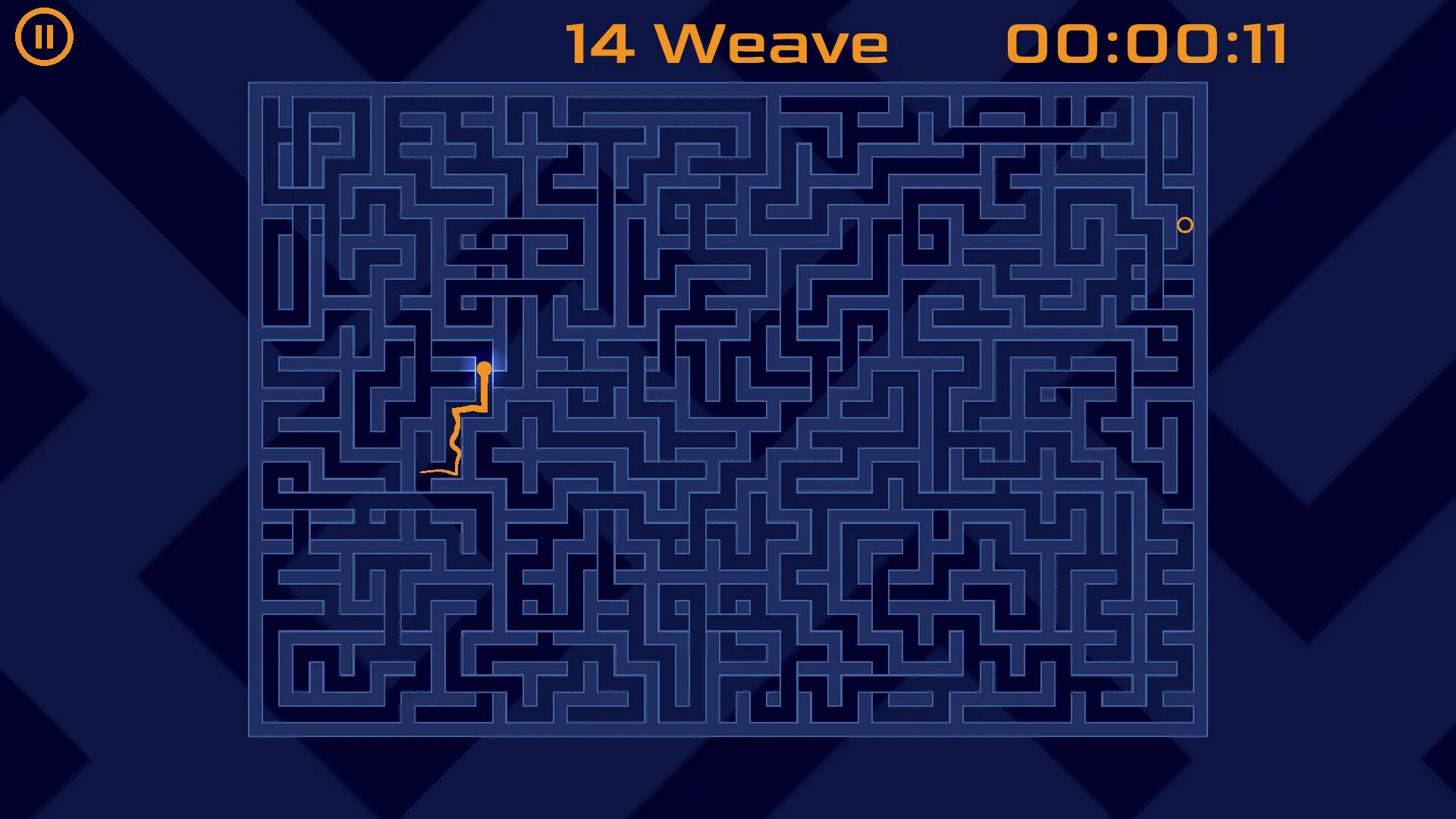Viewport: 1456px width, 819px height.
Task: Click the bottom edge of the maze frame
Action: 728,733
